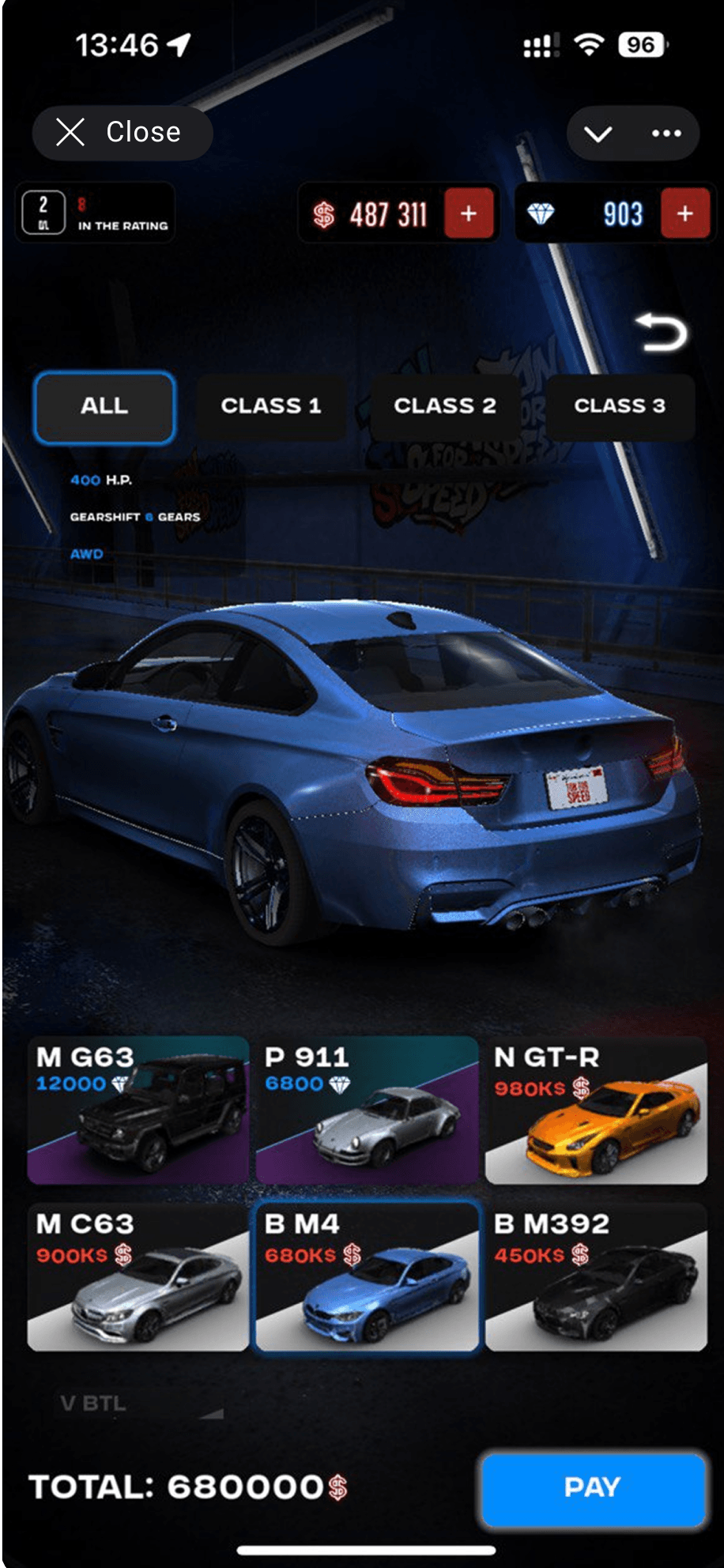Open the player level rating badge
The height and width of the screenshot is (1568, 724).
click(95, 213)
